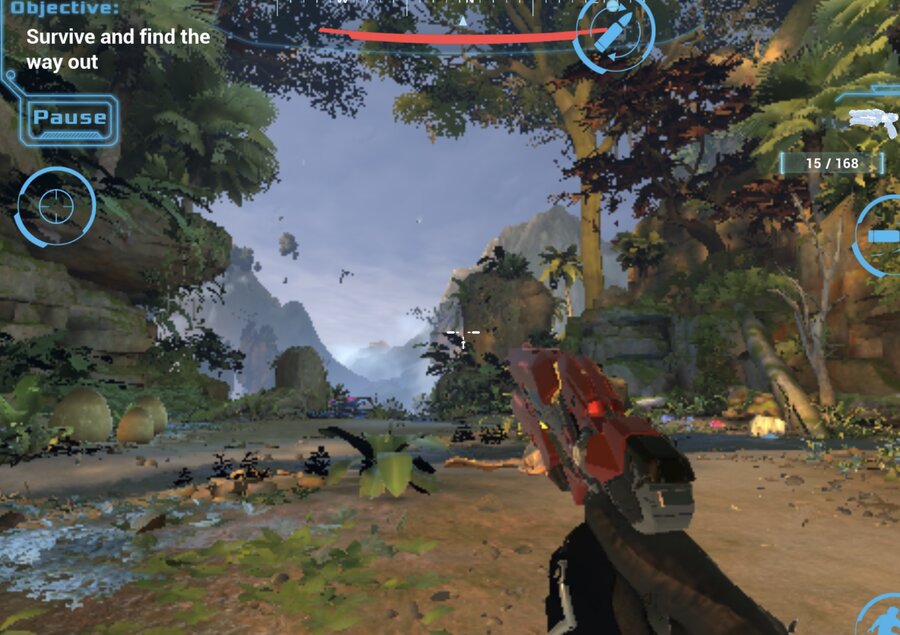Pause the game with the Pause button

tap(70, 118)
